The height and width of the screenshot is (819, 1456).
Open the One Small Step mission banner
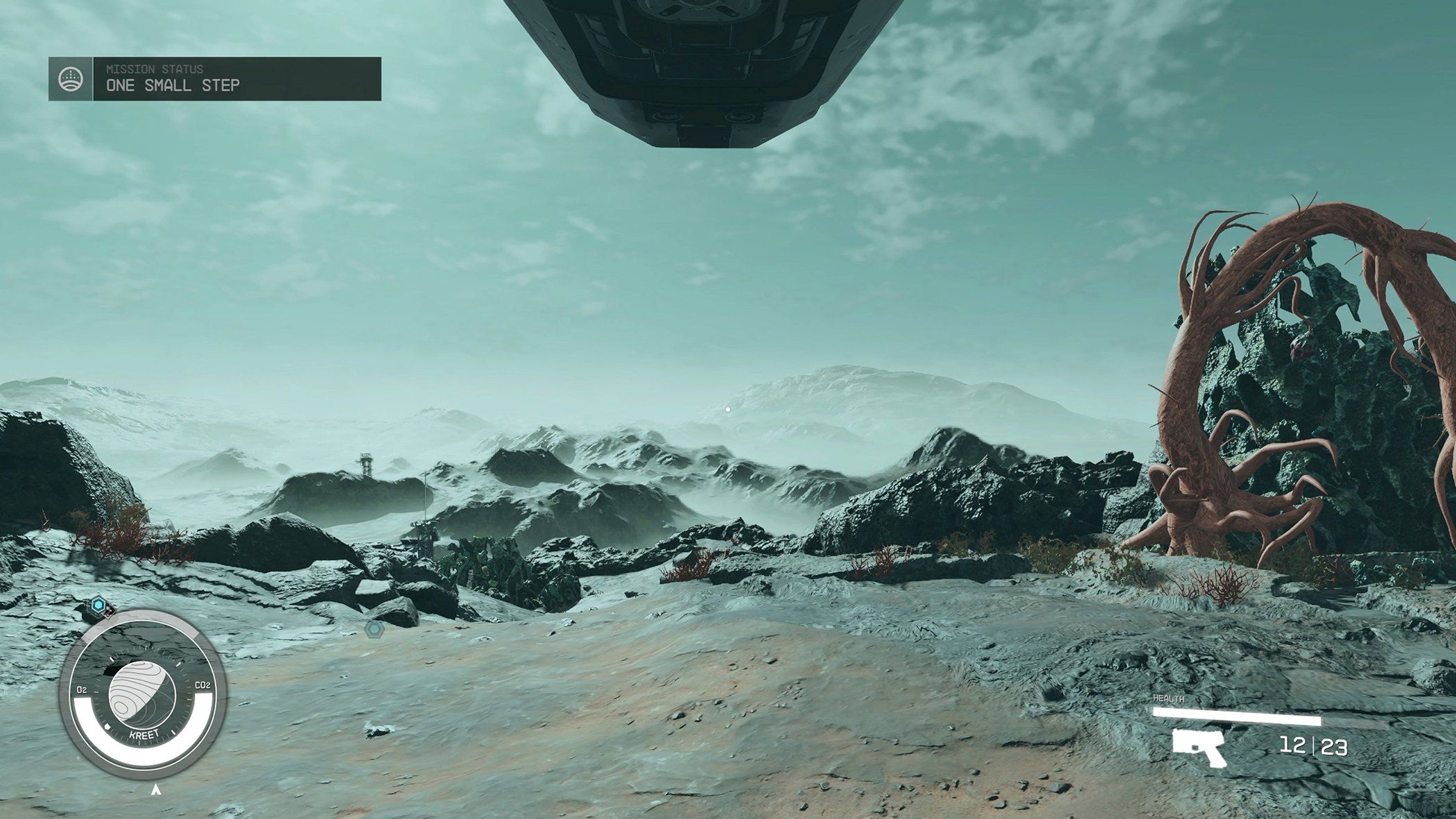pos(236,78)
